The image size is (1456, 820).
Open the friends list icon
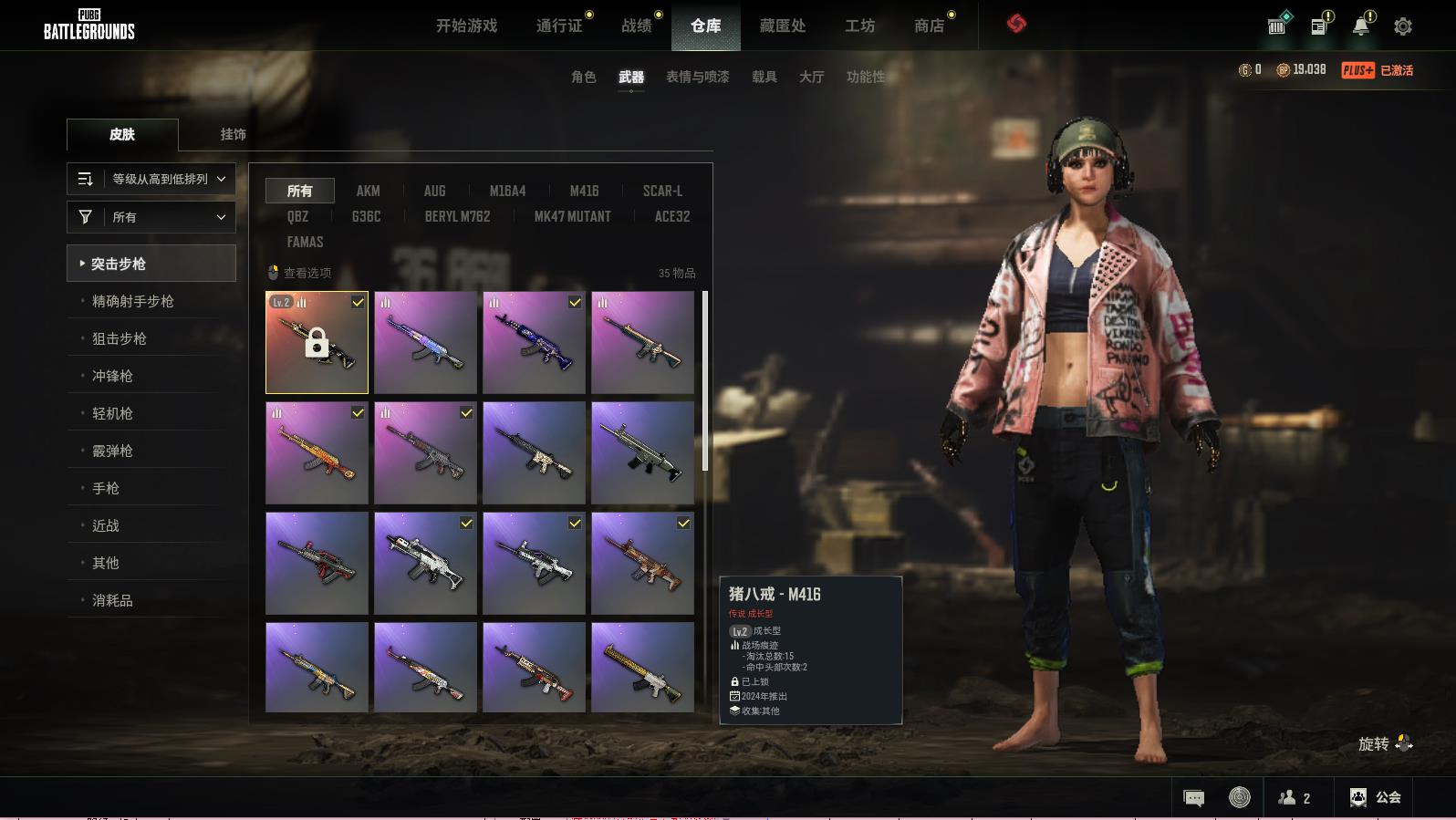pyautogui.click(x=1295, y=798)
